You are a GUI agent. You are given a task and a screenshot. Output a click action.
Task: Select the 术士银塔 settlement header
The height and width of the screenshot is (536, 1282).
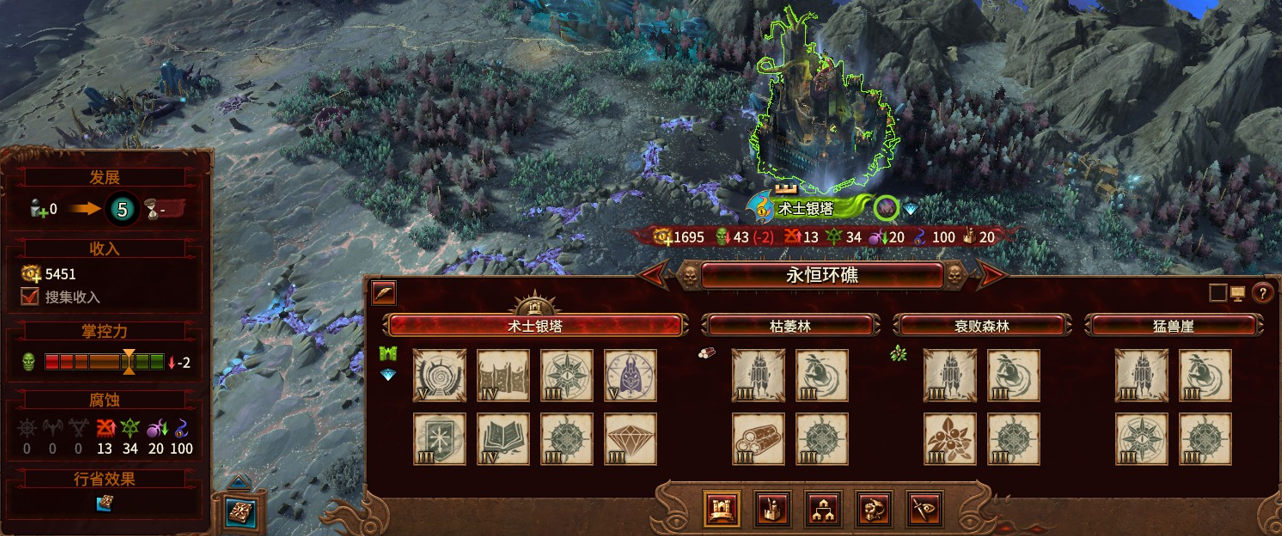536,326
